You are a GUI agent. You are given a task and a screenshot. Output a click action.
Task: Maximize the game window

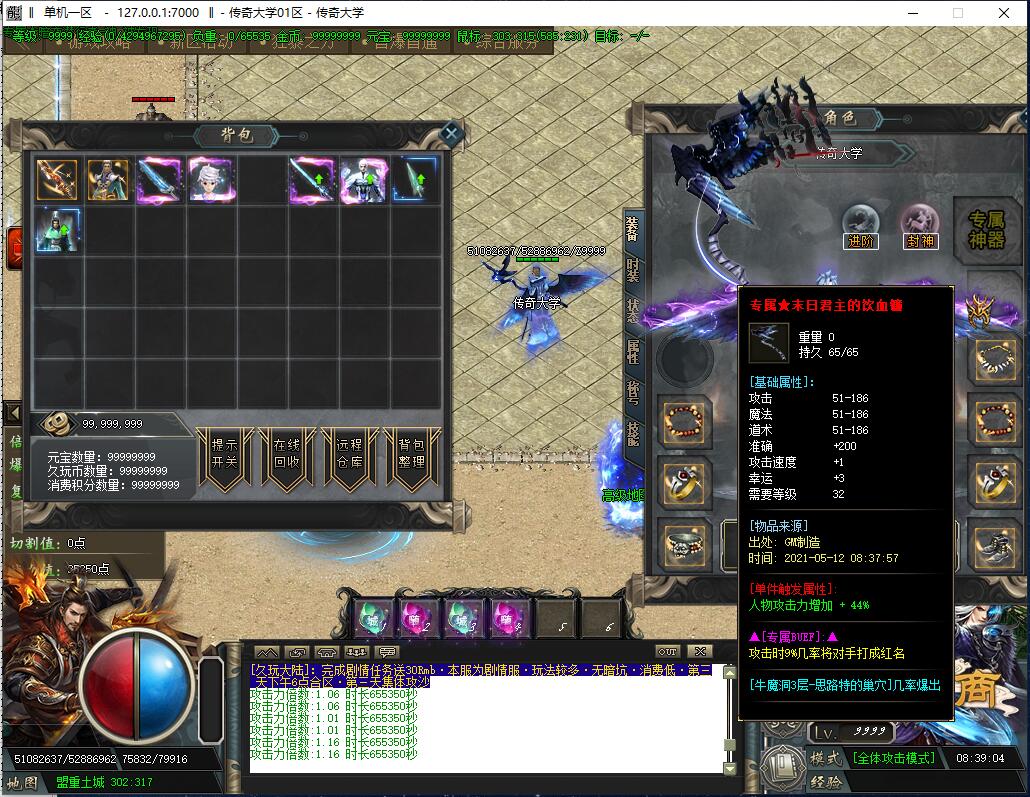click(x=957, y=13)
